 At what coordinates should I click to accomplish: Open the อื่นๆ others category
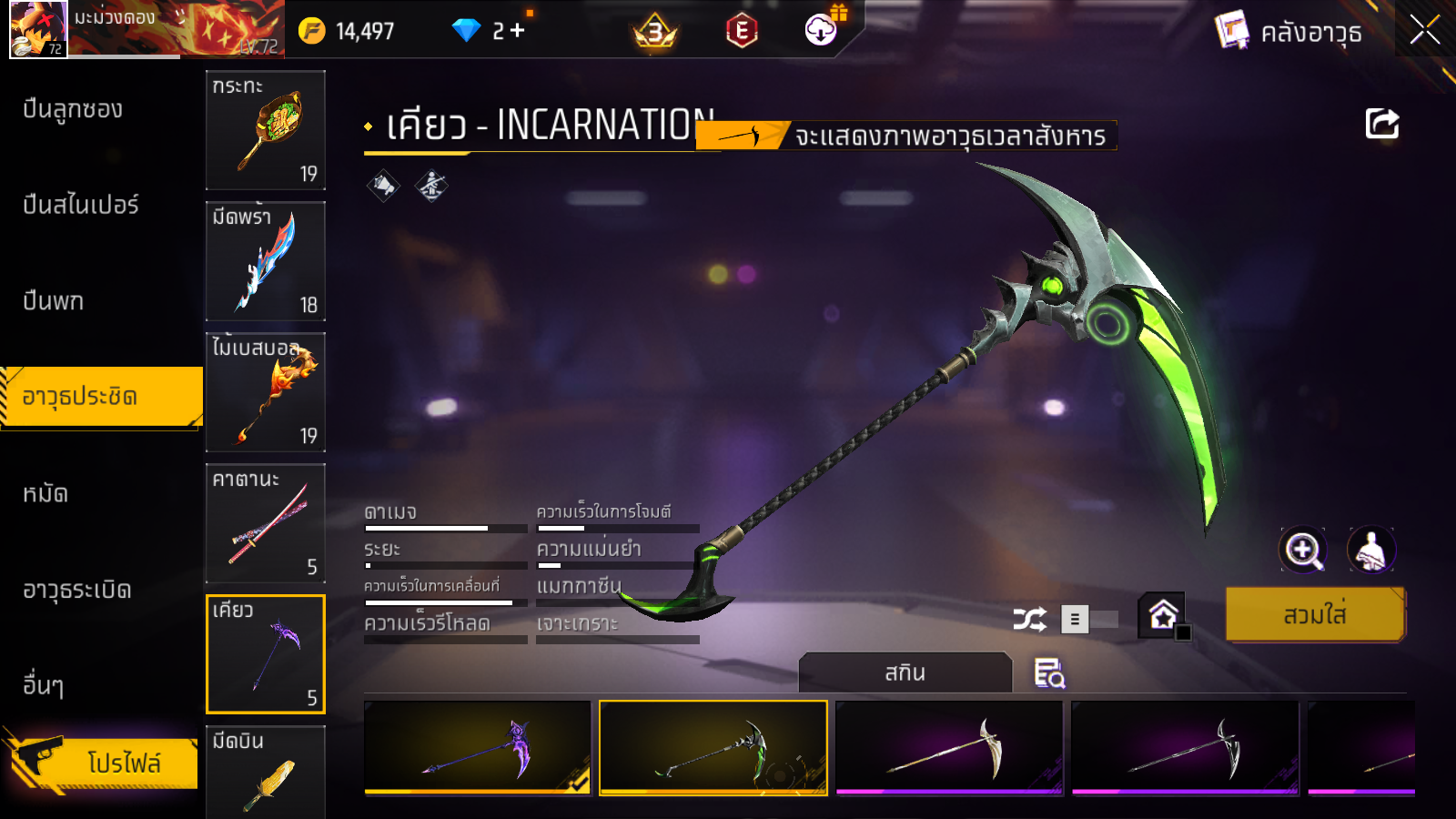coord(43,685)
